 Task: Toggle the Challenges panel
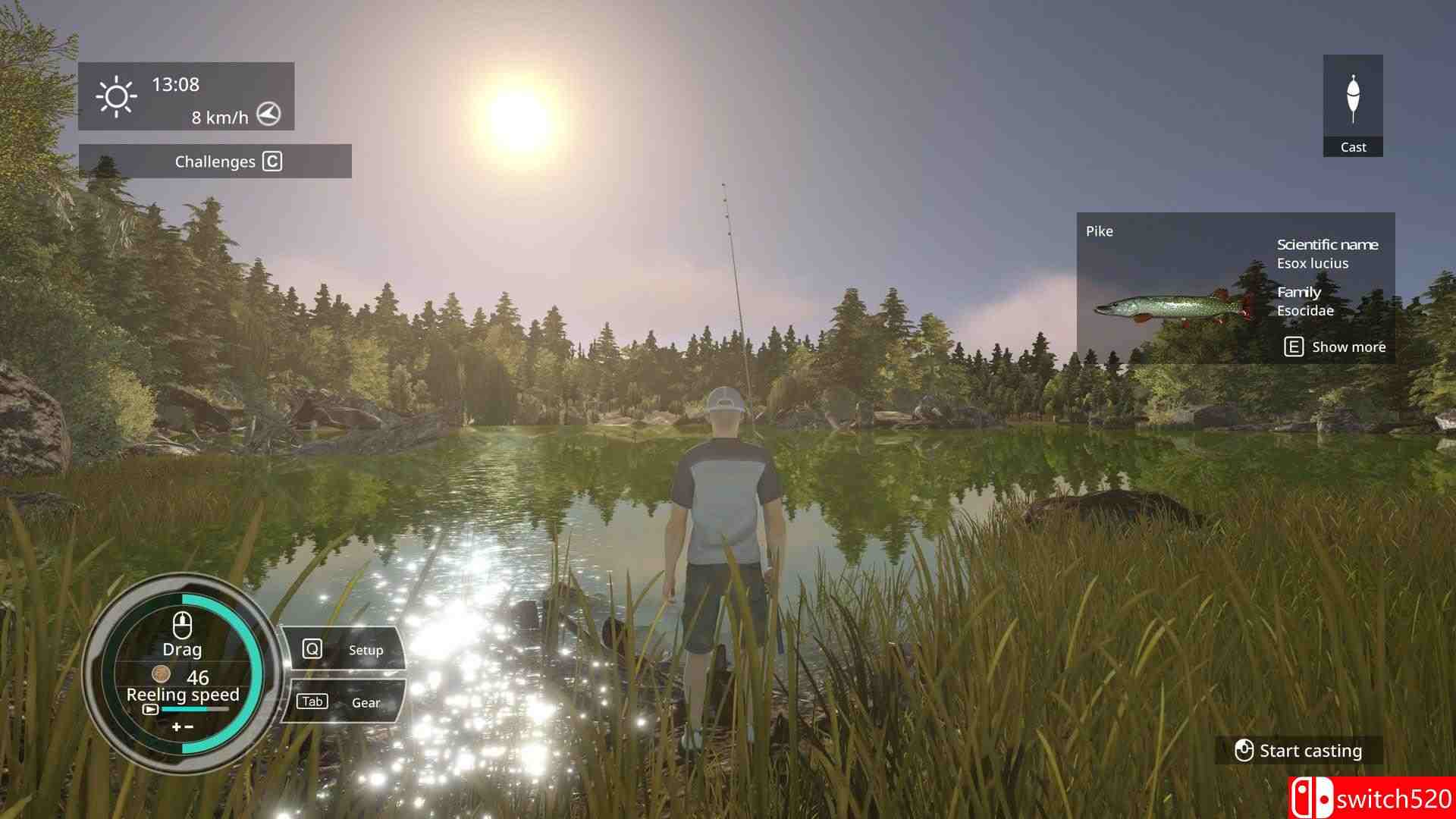click(x=215, y=162)
